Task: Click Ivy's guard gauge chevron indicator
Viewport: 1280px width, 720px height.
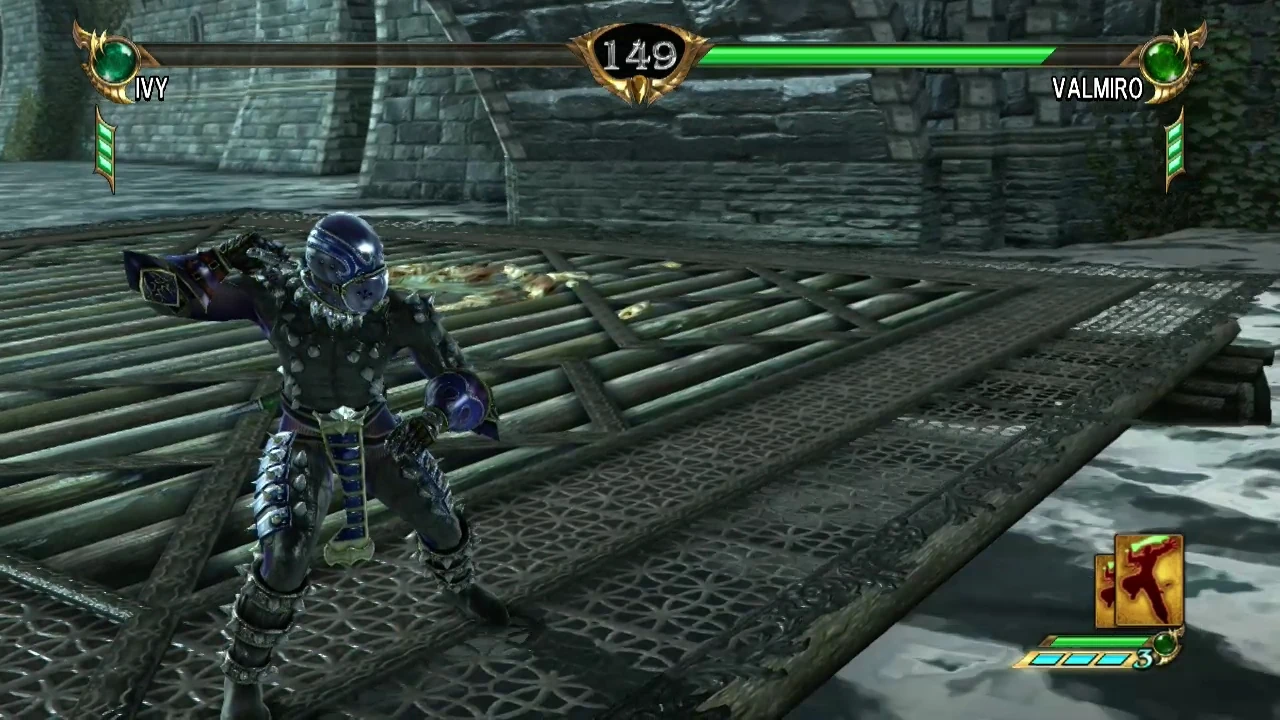Action: [x=106, y=147]
